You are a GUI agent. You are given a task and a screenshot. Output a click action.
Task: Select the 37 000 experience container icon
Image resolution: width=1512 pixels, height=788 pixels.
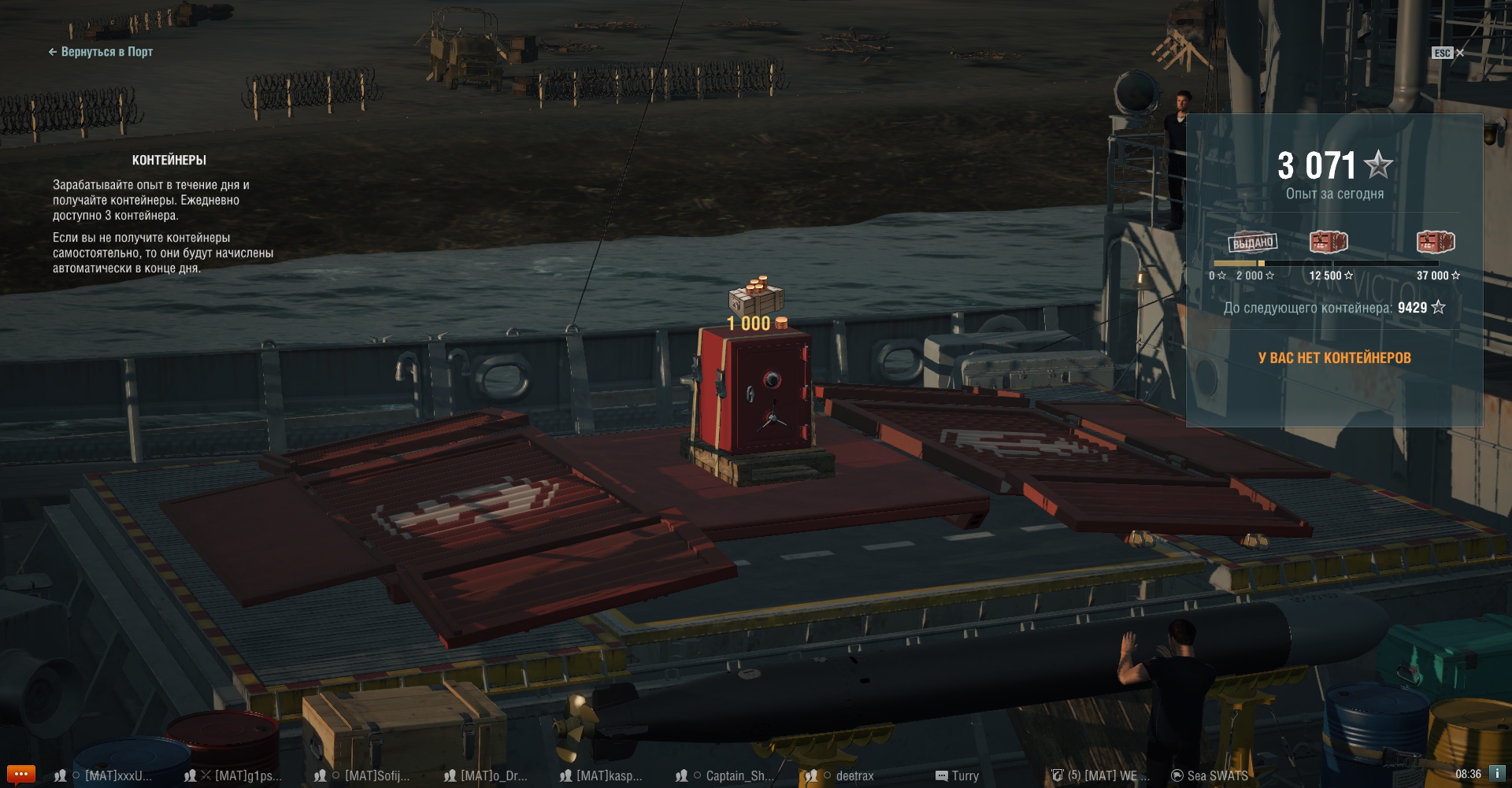(1436, 242)
